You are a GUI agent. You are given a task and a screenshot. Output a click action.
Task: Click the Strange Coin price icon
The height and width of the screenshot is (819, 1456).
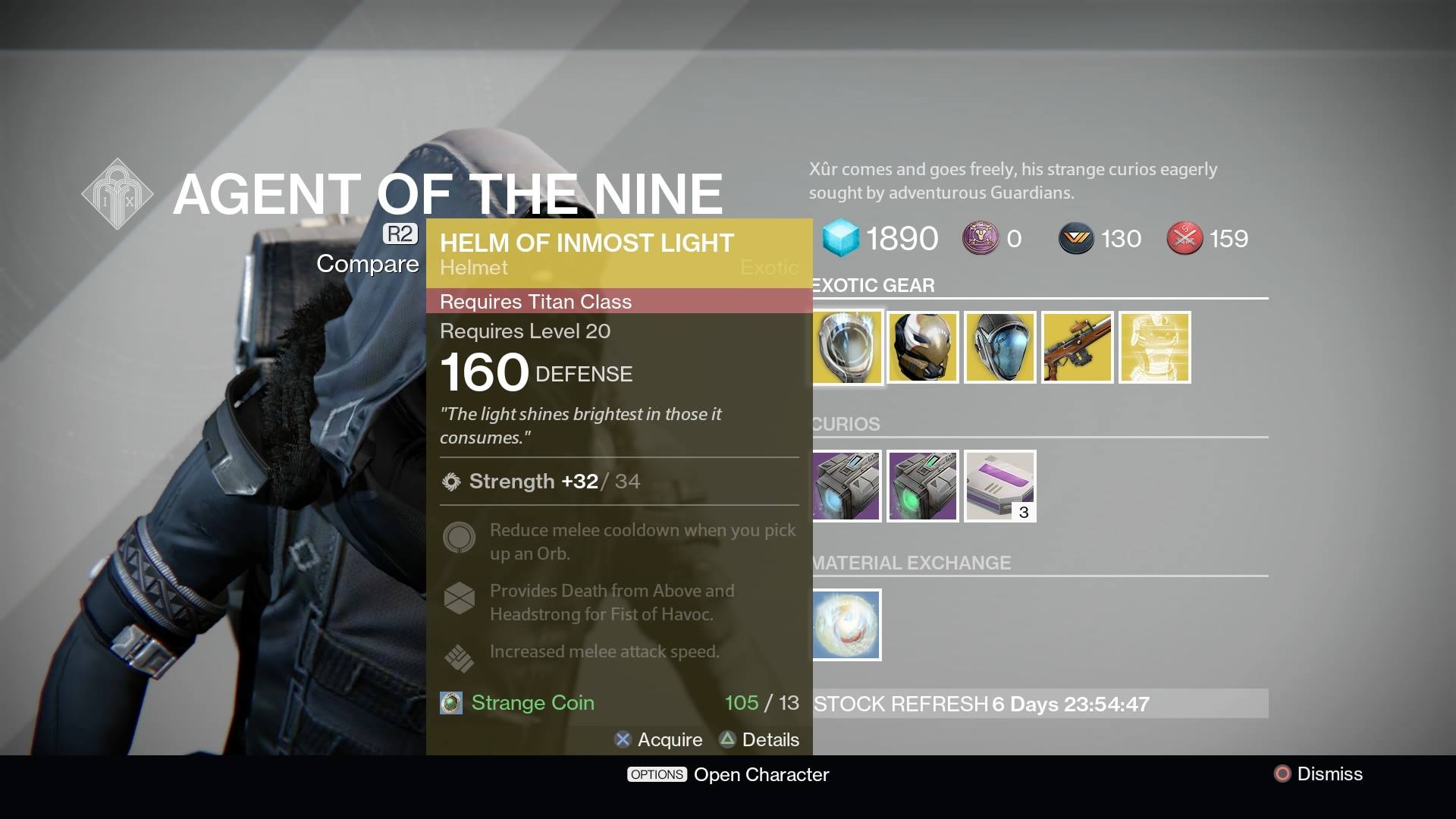(450, 703)
